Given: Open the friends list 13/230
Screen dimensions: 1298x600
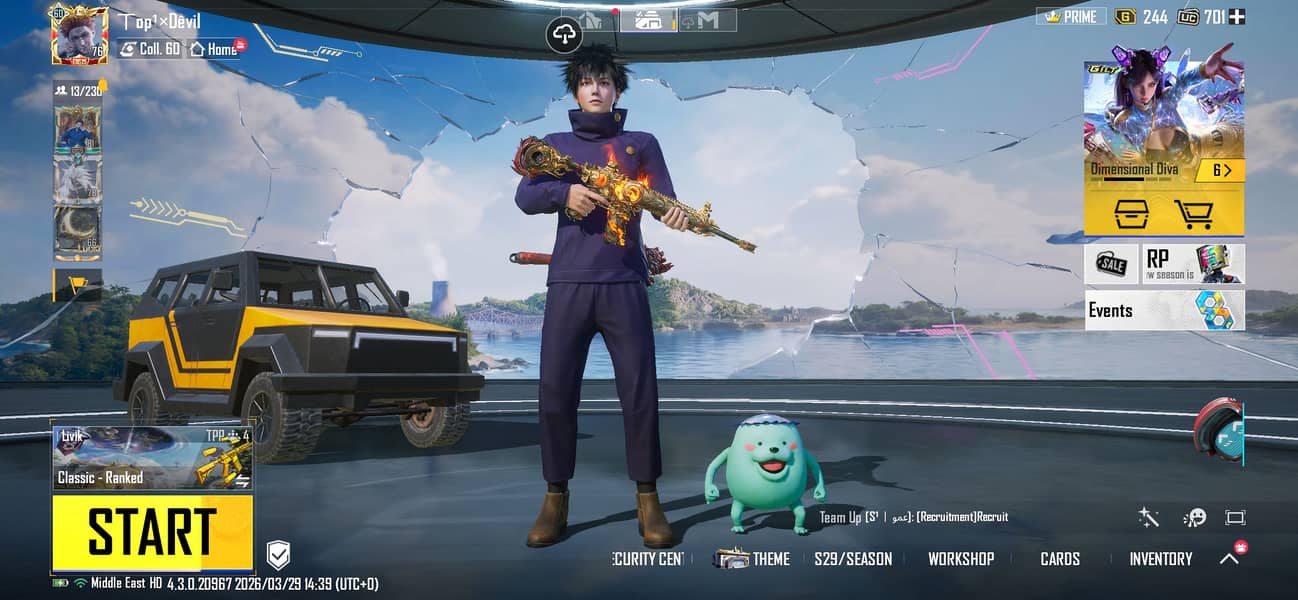Looking at the screenshot, I should click(79, 91).
